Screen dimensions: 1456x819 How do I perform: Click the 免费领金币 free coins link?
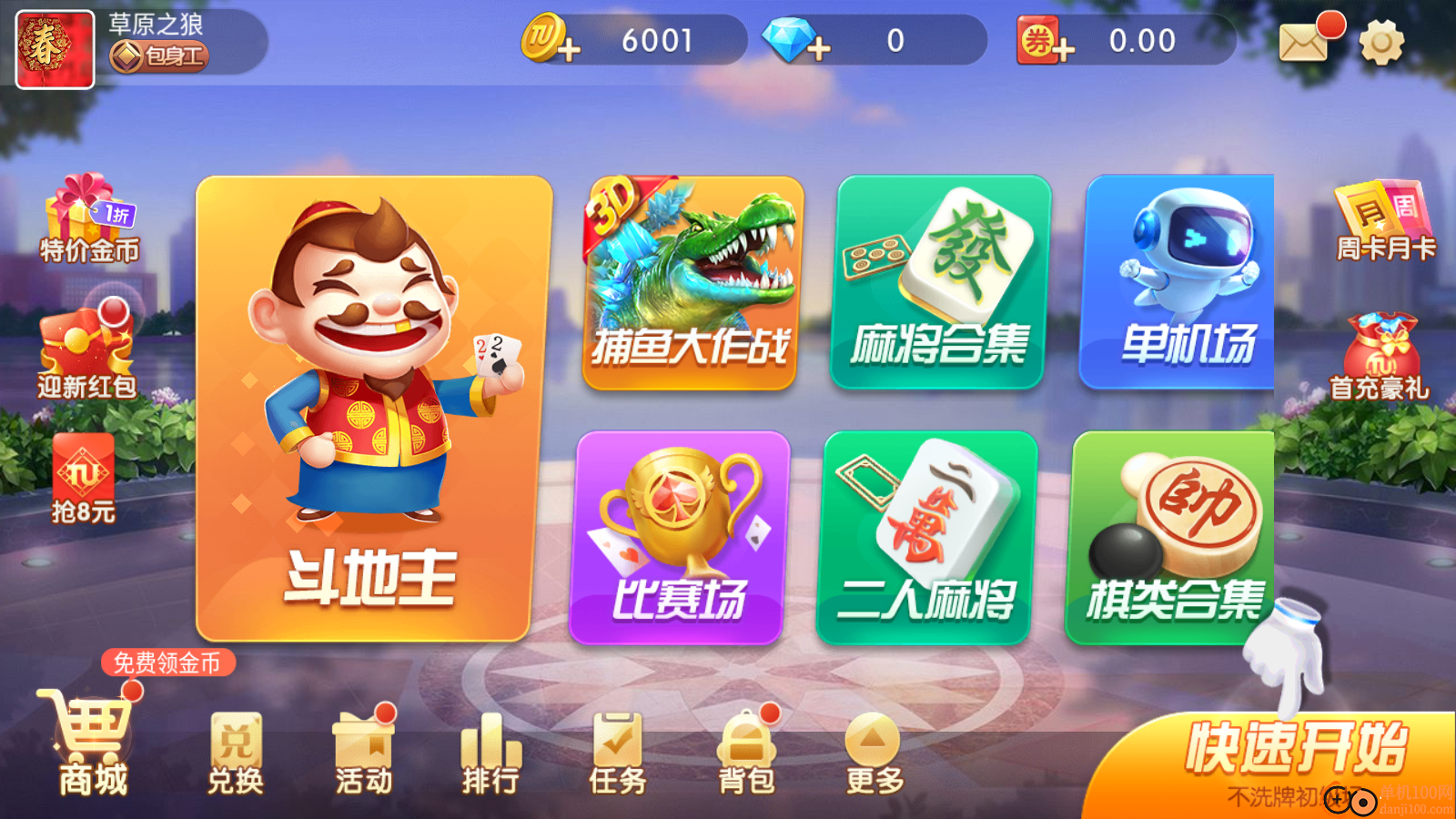168,664
